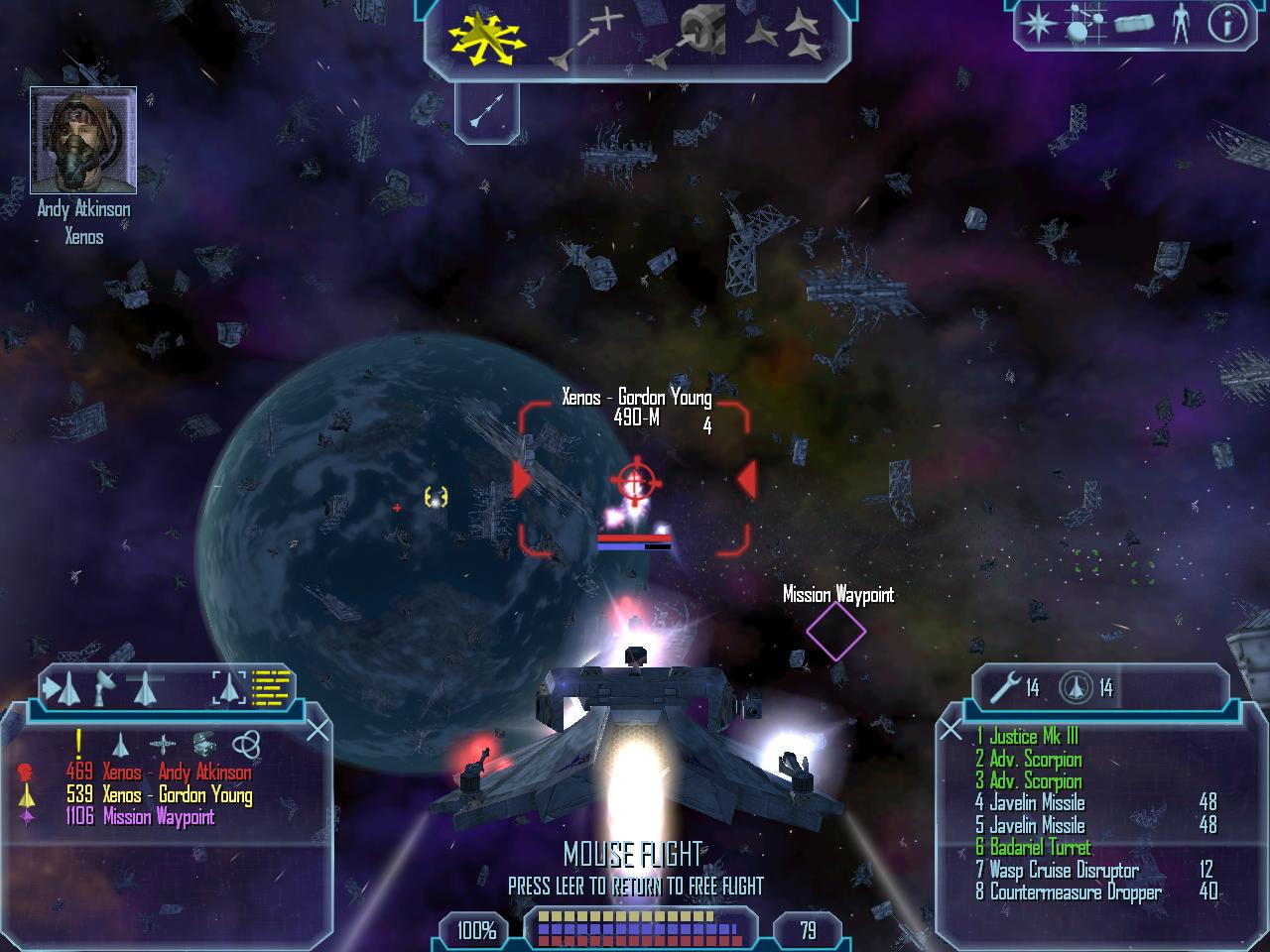Viewport: 1270px width, 952px height.
Task: Filter contacts by important exclamation mark
Action: coord(79,743)
